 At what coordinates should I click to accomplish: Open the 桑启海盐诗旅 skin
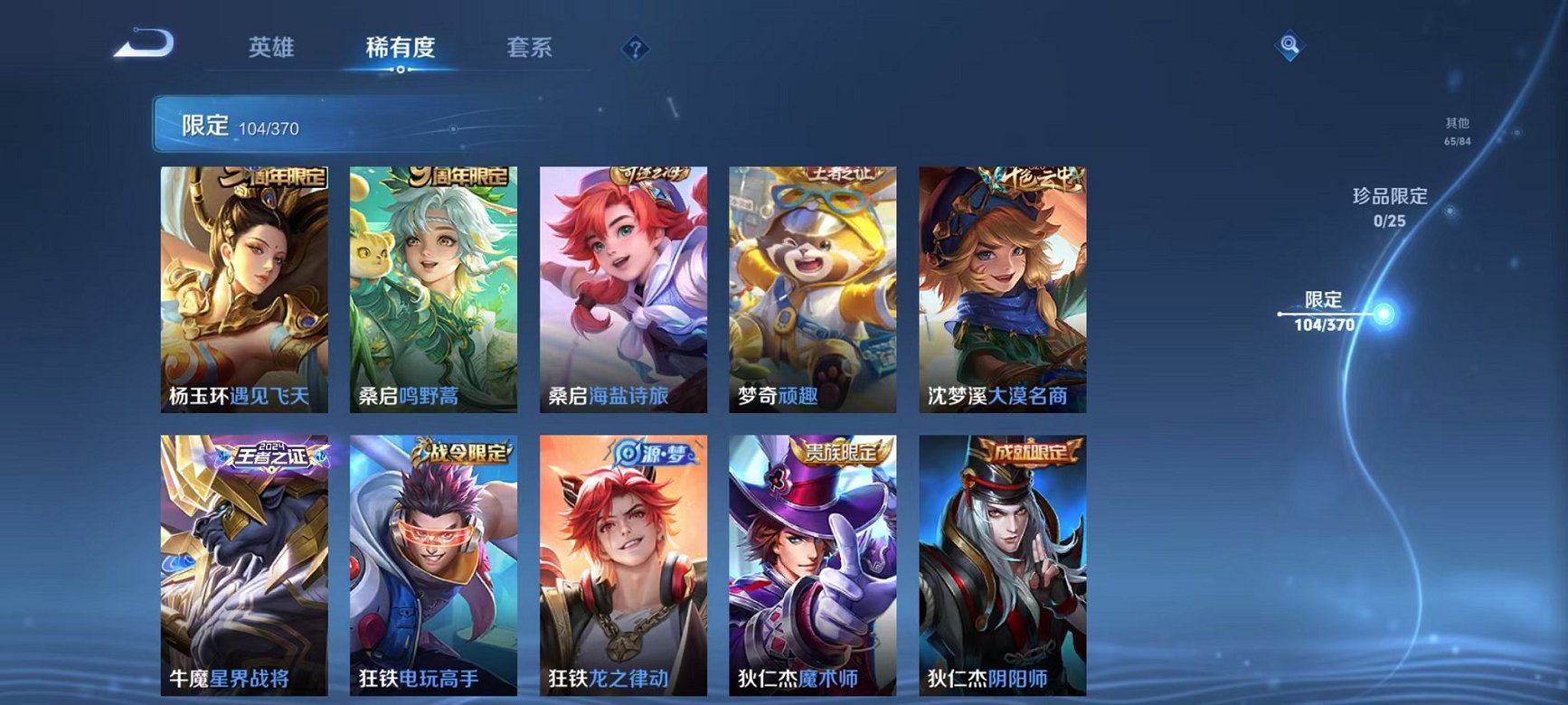[x=626, y=285]
